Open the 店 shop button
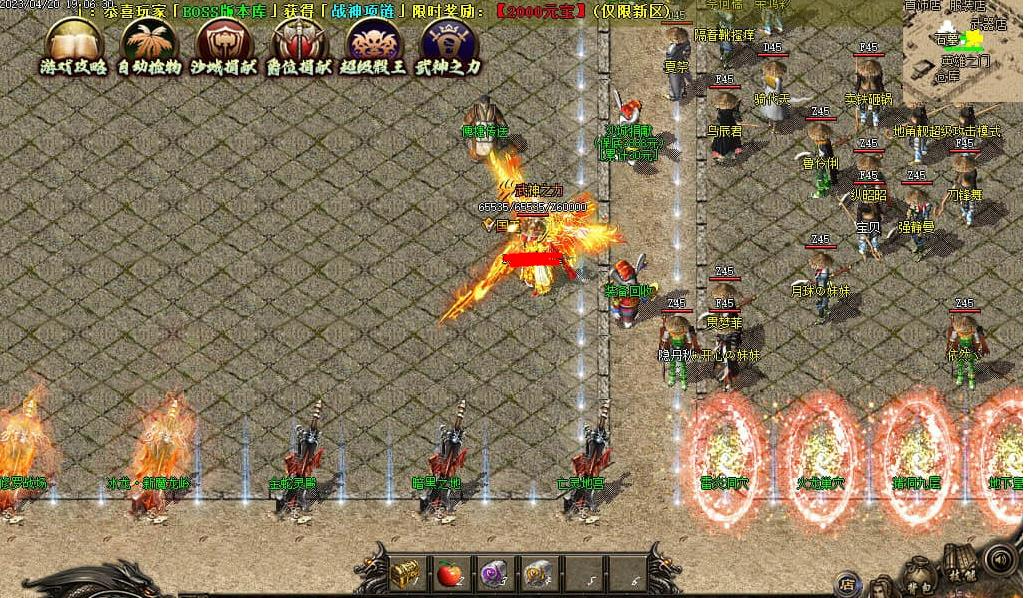Viewport: 1031px width, 598px height. pyautogui.click(x=847, y=582)
